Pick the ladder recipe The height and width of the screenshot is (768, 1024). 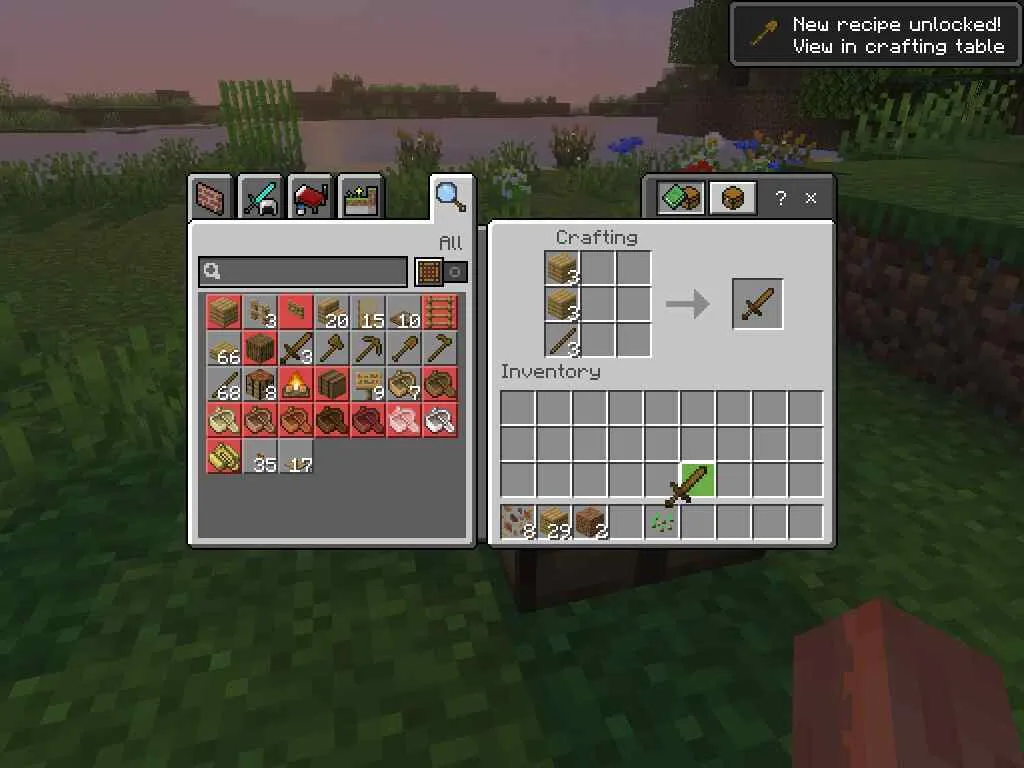click(440, 312)
